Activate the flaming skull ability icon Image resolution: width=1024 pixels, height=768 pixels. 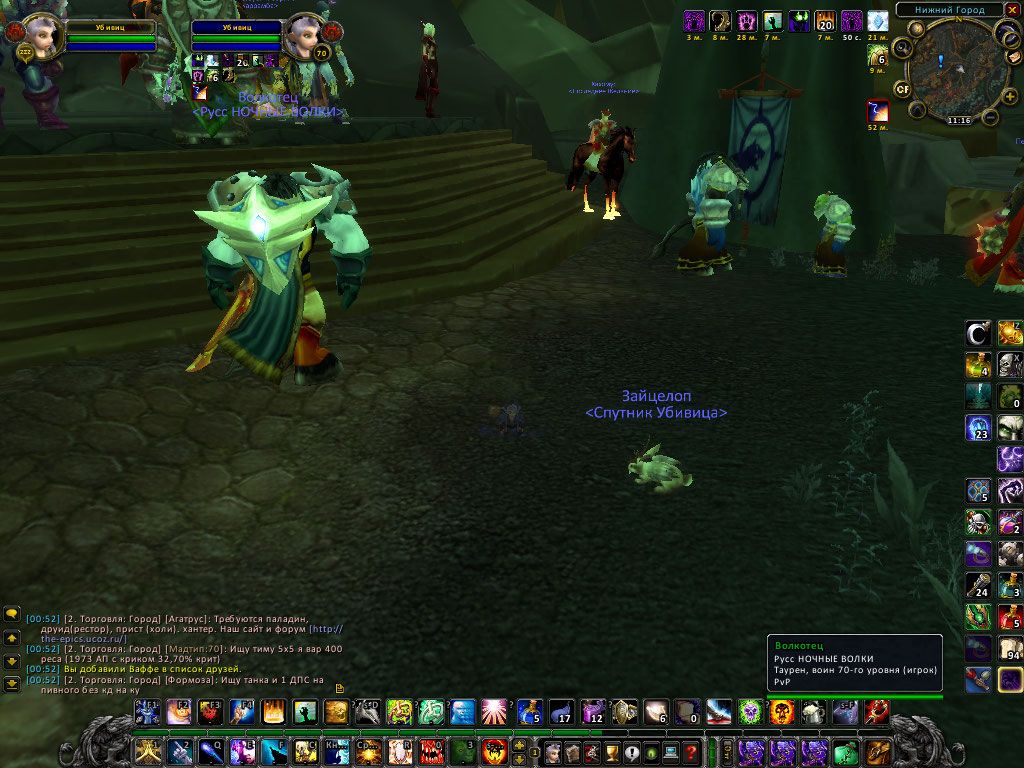(x=782, y=712)
